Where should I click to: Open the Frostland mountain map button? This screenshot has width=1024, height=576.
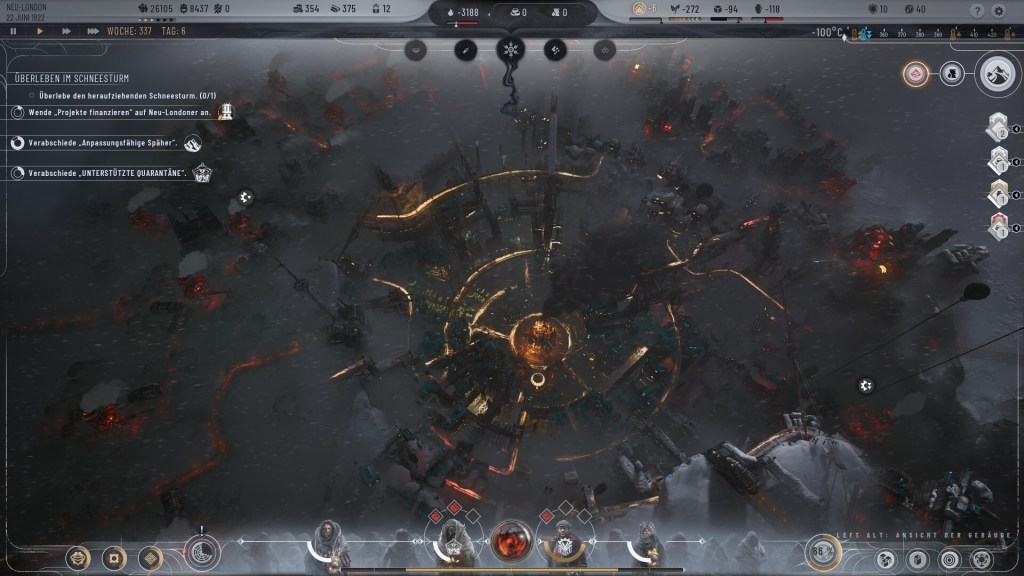(997, 74)
